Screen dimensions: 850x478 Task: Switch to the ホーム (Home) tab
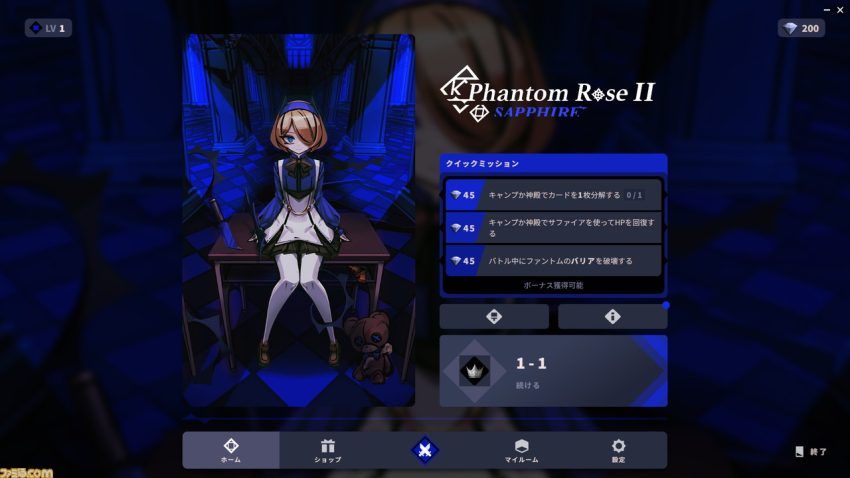pyautogui.click(x=231, y=450)
